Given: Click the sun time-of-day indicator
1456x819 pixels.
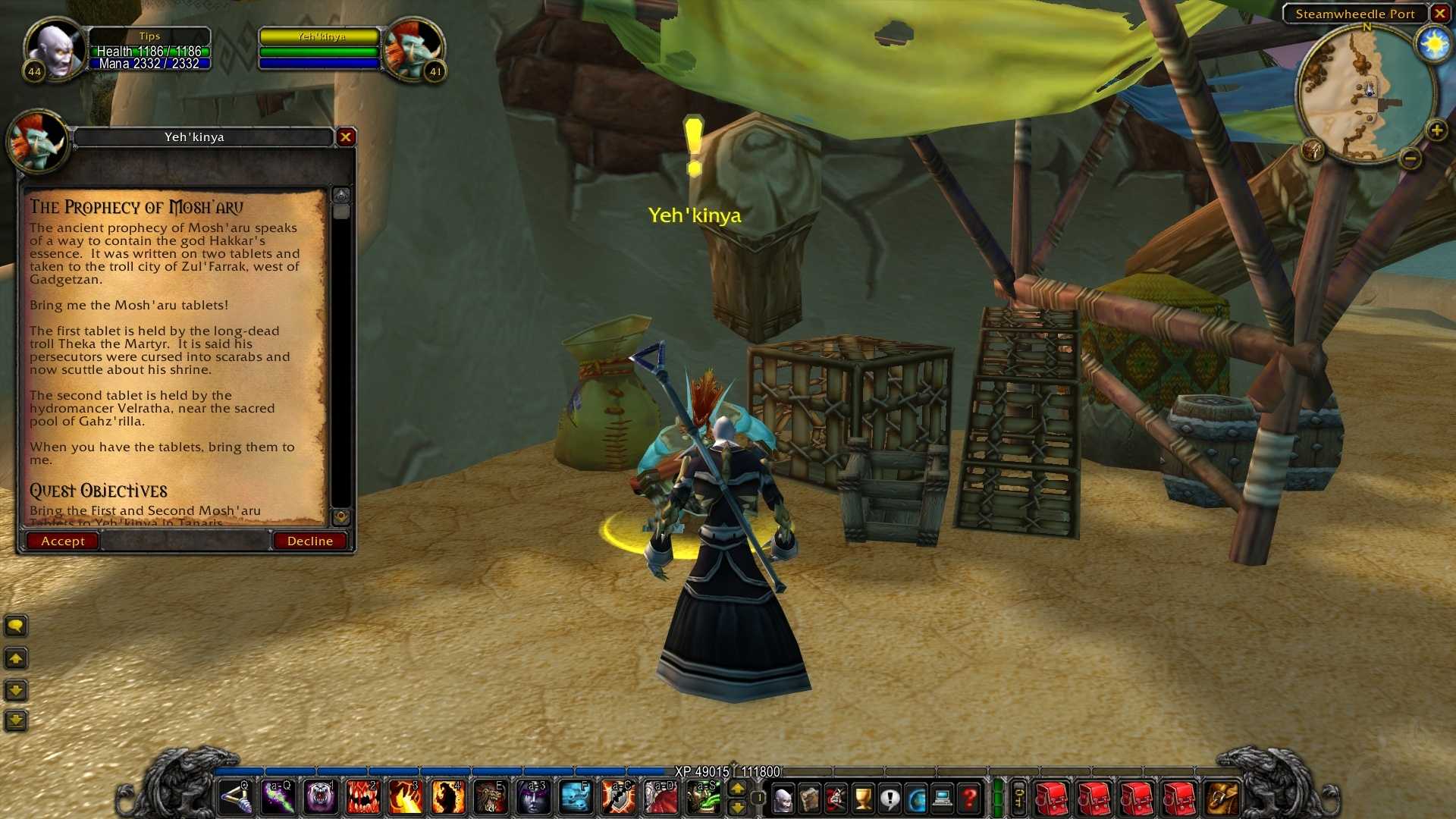Looking at the screenshot, I should pyautogui.click(x=1434, y=44).
